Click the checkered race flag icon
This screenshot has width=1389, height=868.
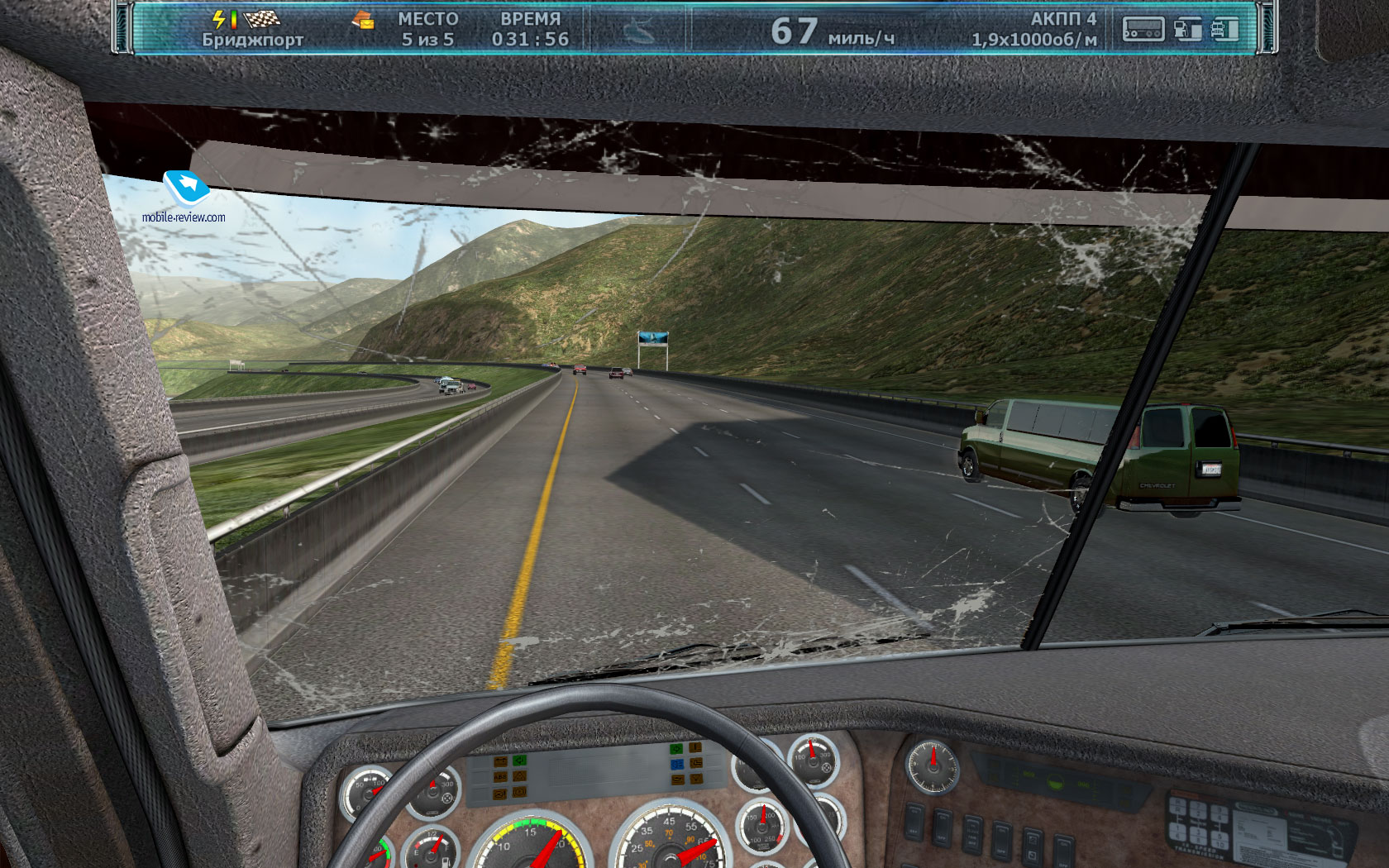[262, 18]
